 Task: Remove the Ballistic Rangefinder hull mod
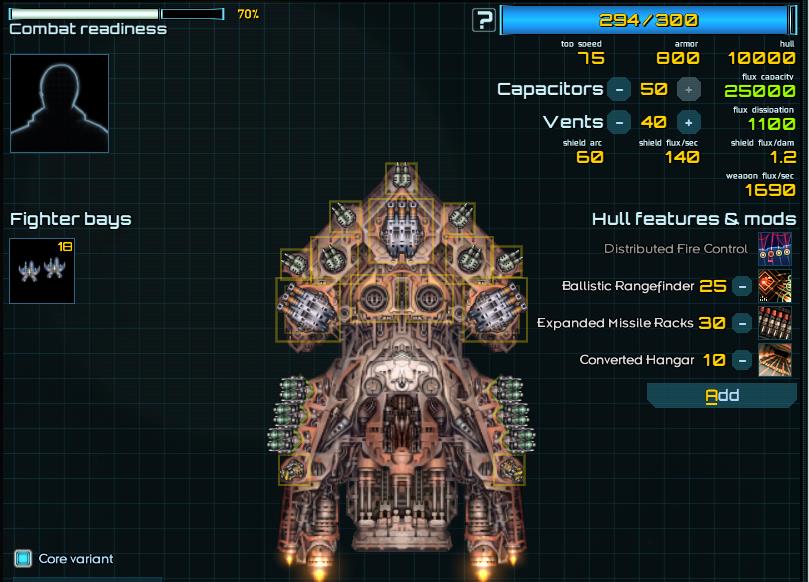[741, 286]
